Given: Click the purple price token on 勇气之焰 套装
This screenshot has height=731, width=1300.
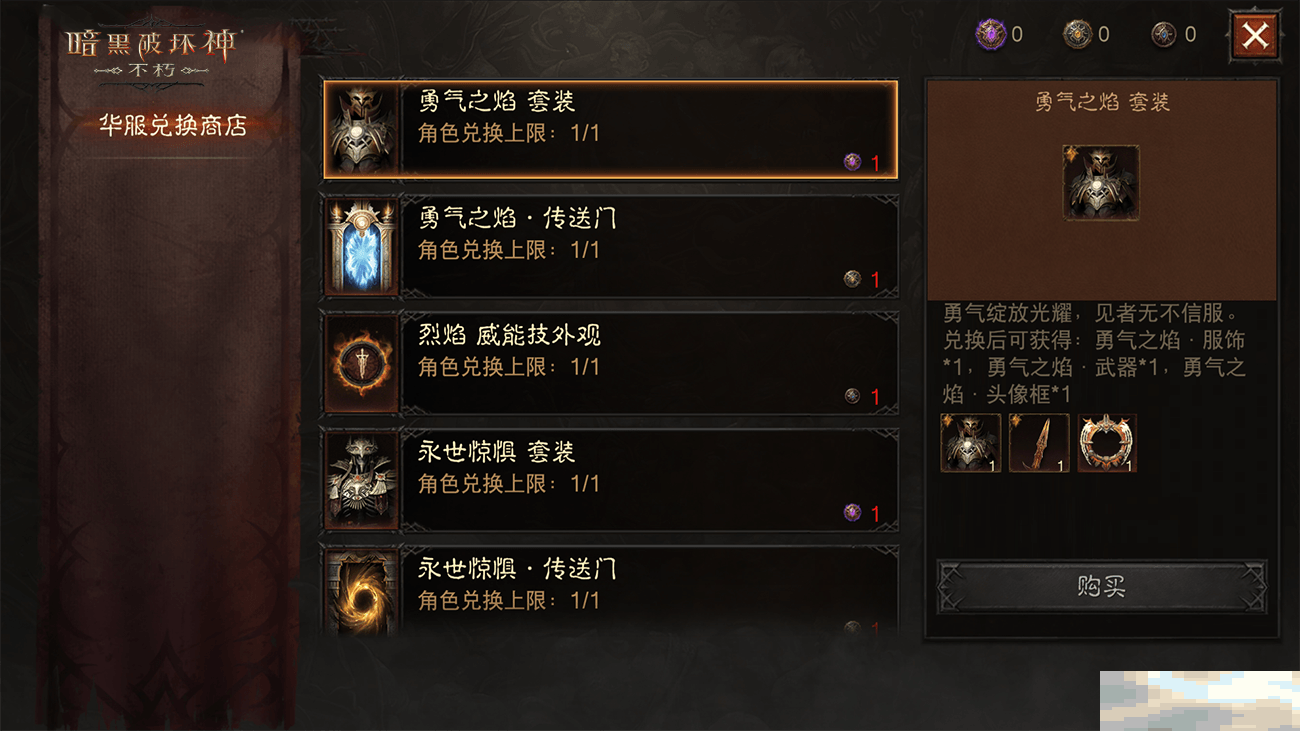Looking at the screenshot, I should [851, 160].
